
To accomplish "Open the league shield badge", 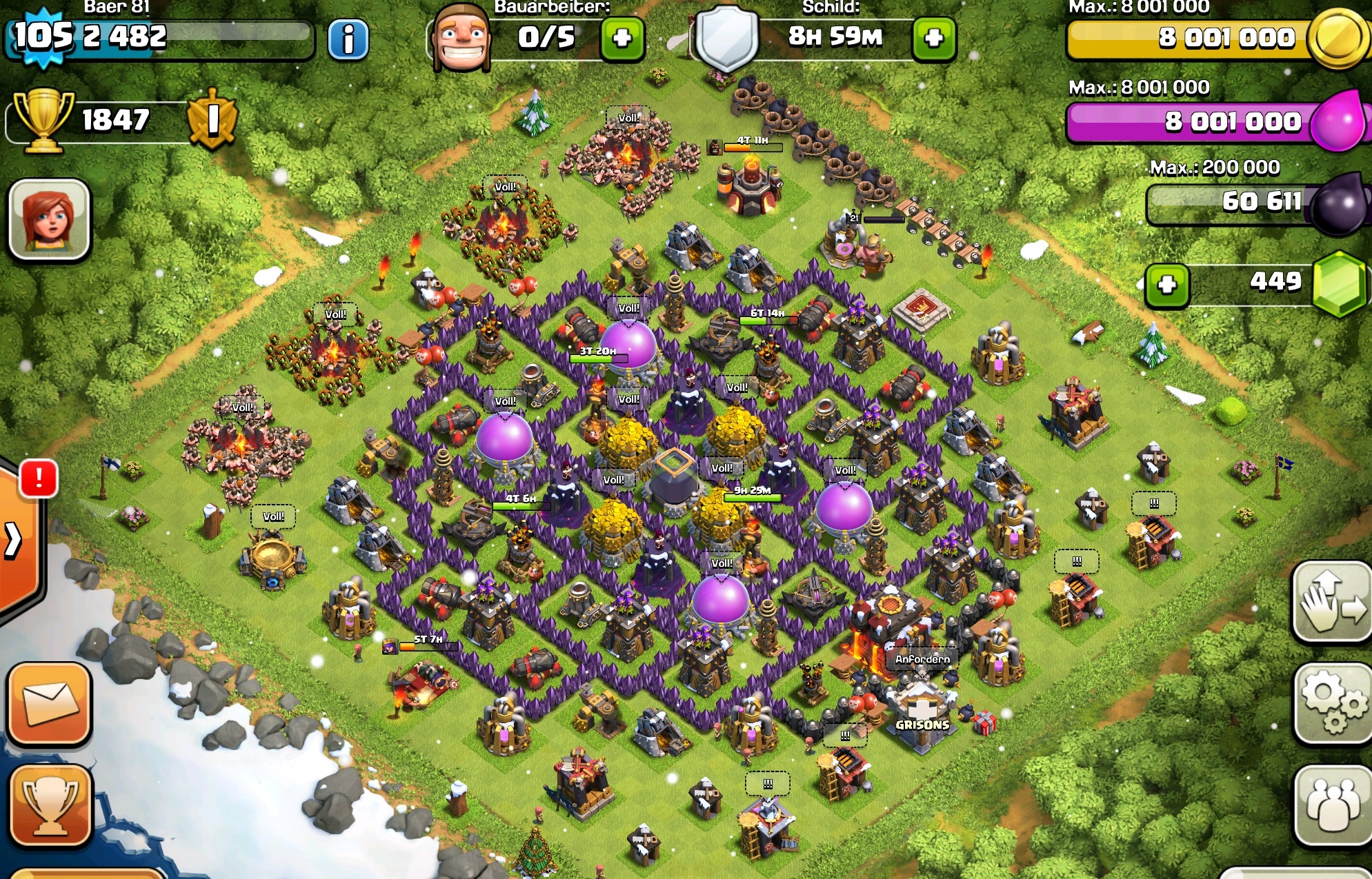I will (212, 119).
